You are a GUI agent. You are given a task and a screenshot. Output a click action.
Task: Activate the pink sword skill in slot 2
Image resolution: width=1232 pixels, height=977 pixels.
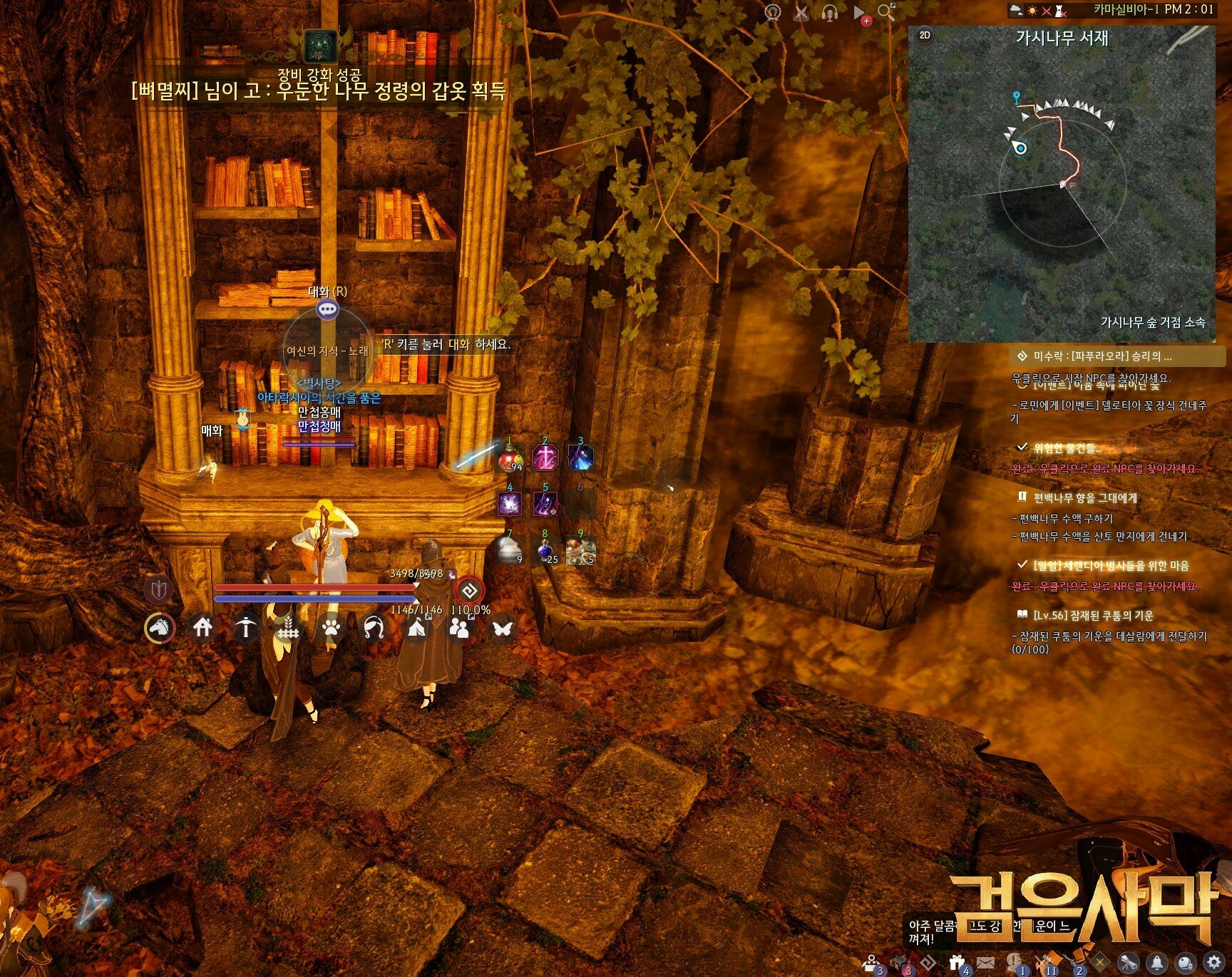click(545, 458)
